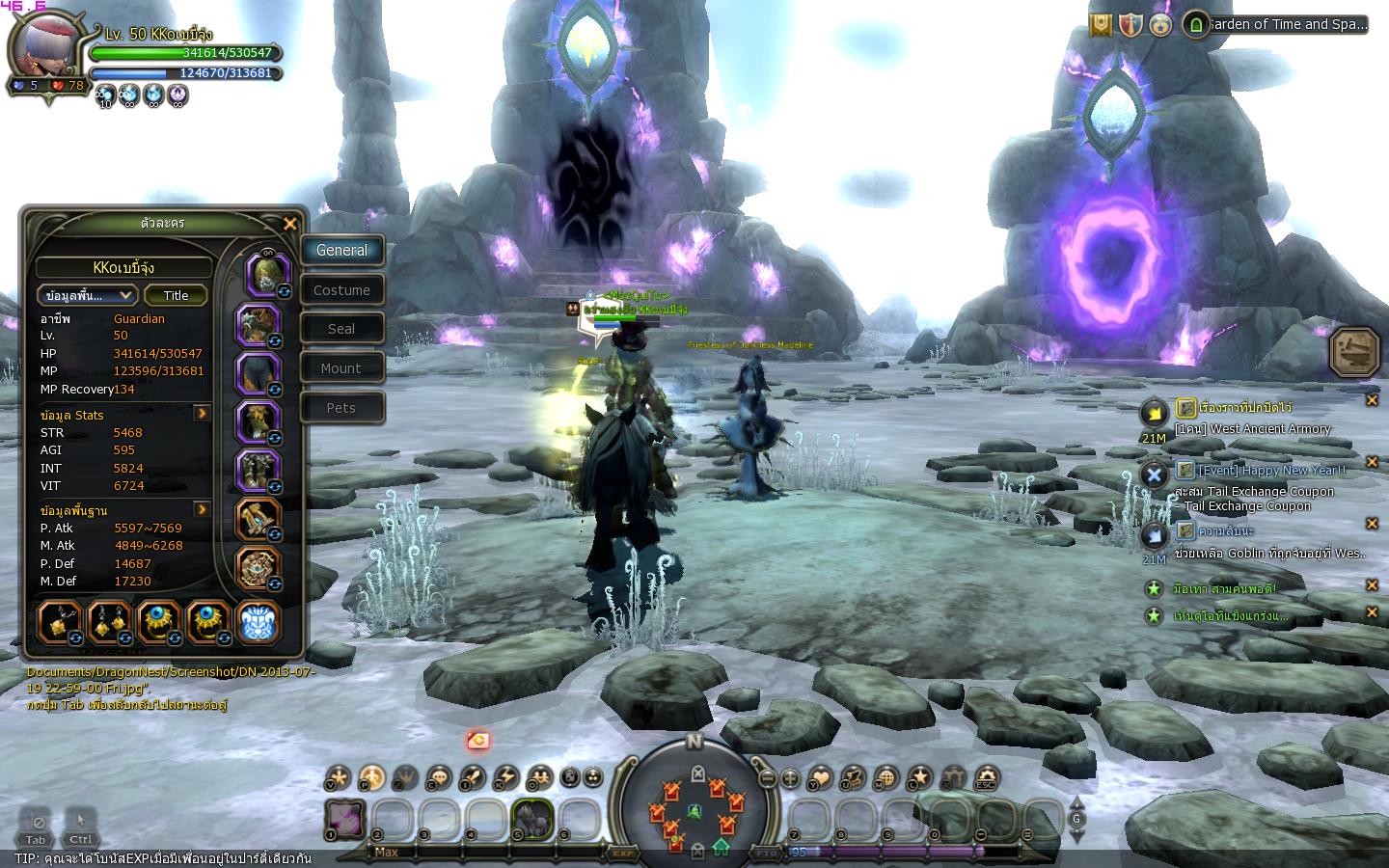Select the Happy New Year event quest
The image size is (1389, 868).
(1271, 471)
